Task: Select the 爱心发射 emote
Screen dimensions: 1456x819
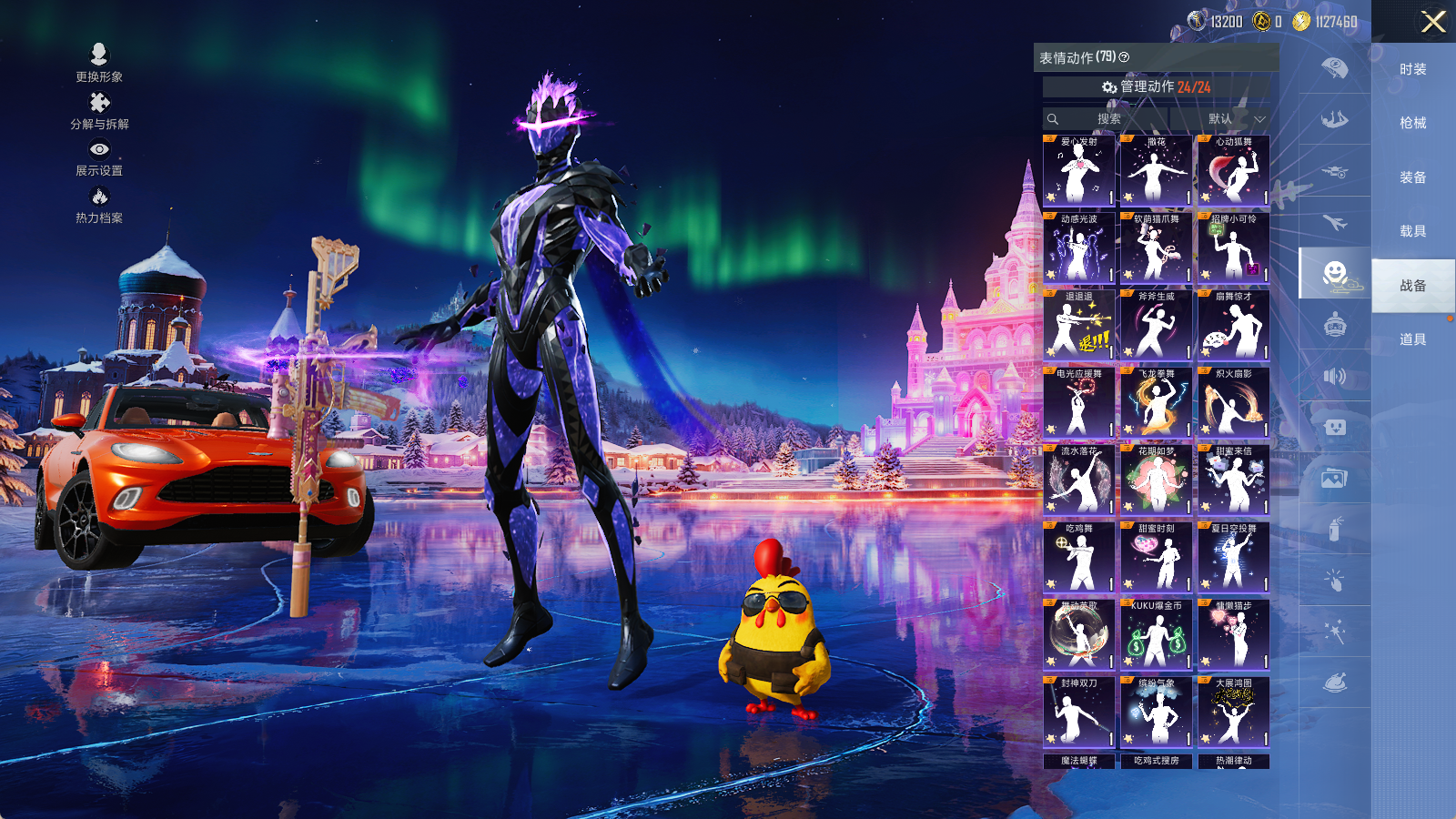Action: pyautogui.click(x=1078, y=170)
